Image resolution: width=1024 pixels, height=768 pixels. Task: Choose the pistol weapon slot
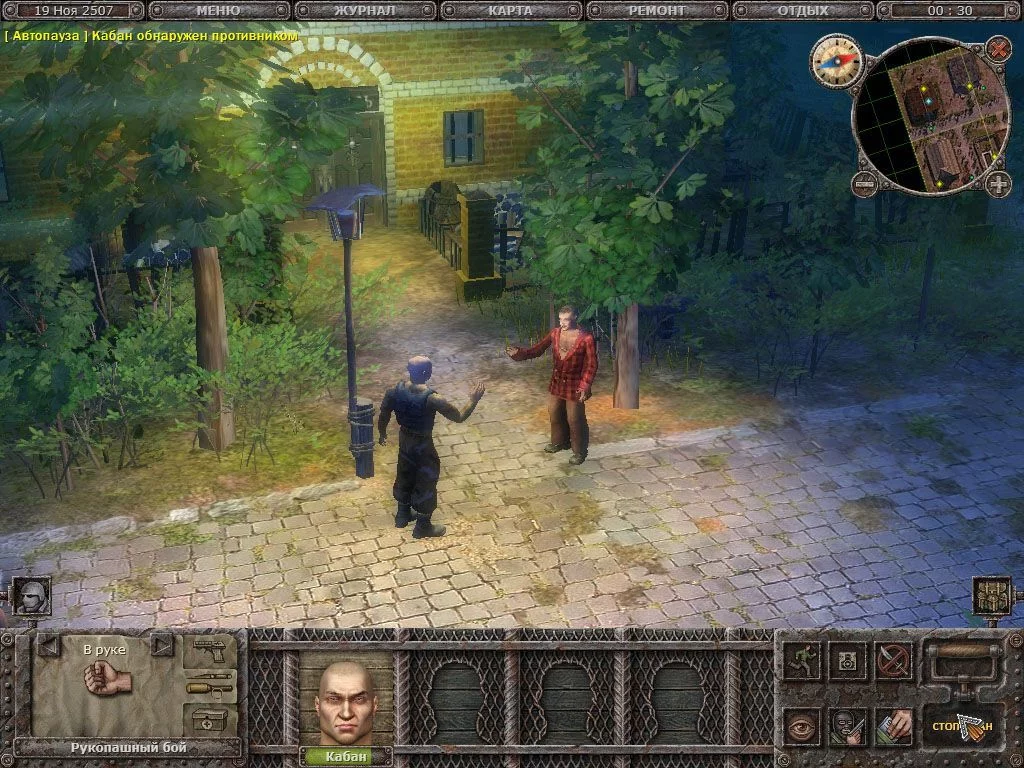coord(210,650)
